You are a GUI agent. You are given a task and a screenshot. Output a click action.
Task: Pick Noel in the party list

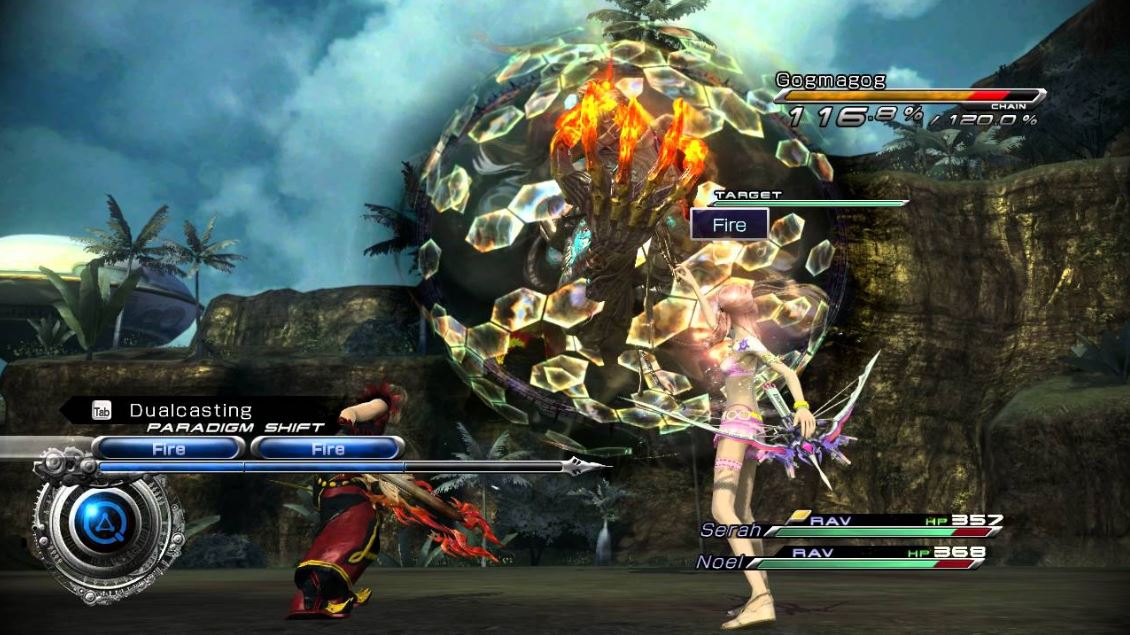[x=718, y=562]
